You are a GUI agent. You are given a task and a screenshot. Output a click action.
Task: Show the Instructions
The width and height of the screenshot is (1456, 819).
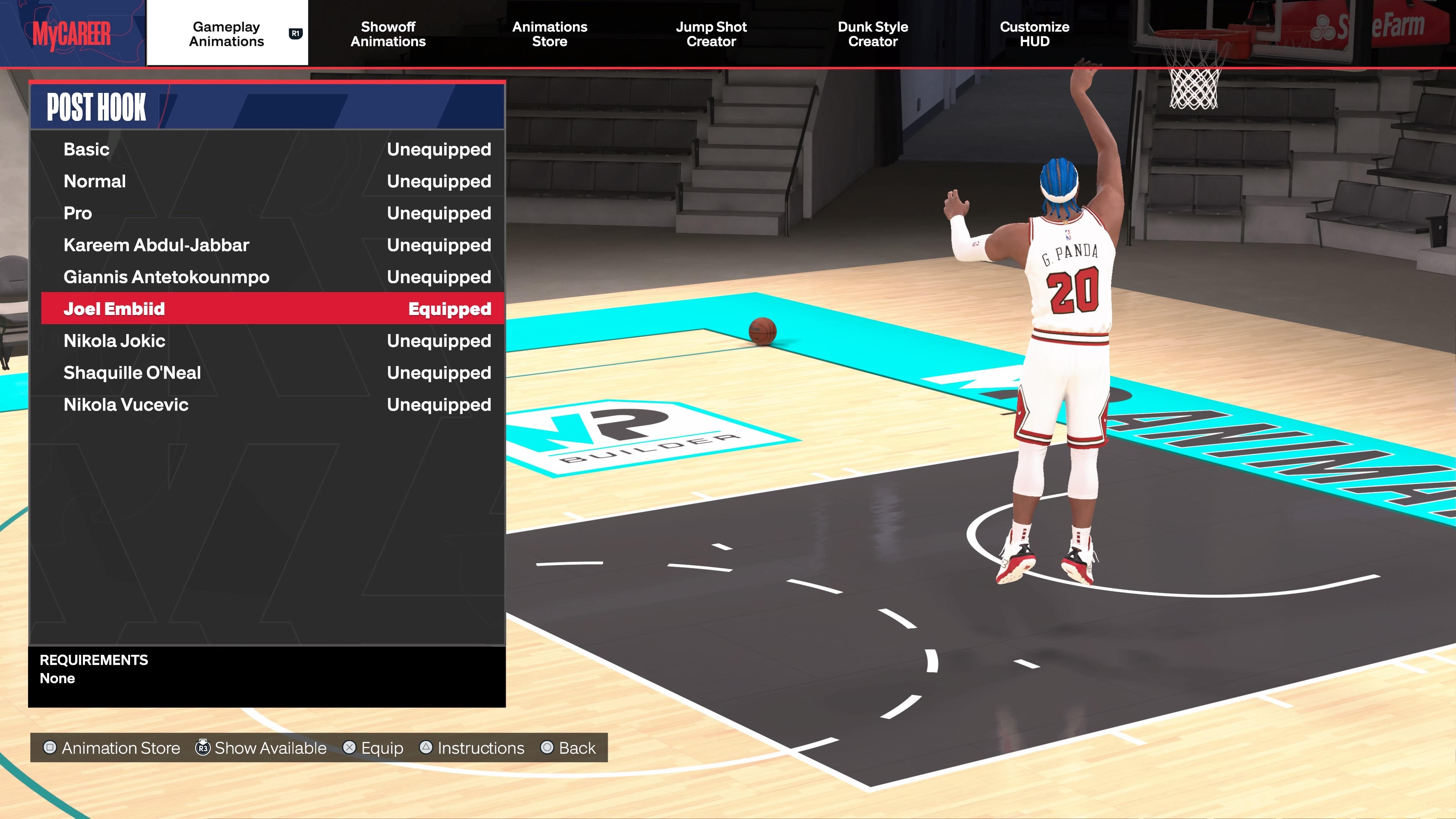pos(472,748)
